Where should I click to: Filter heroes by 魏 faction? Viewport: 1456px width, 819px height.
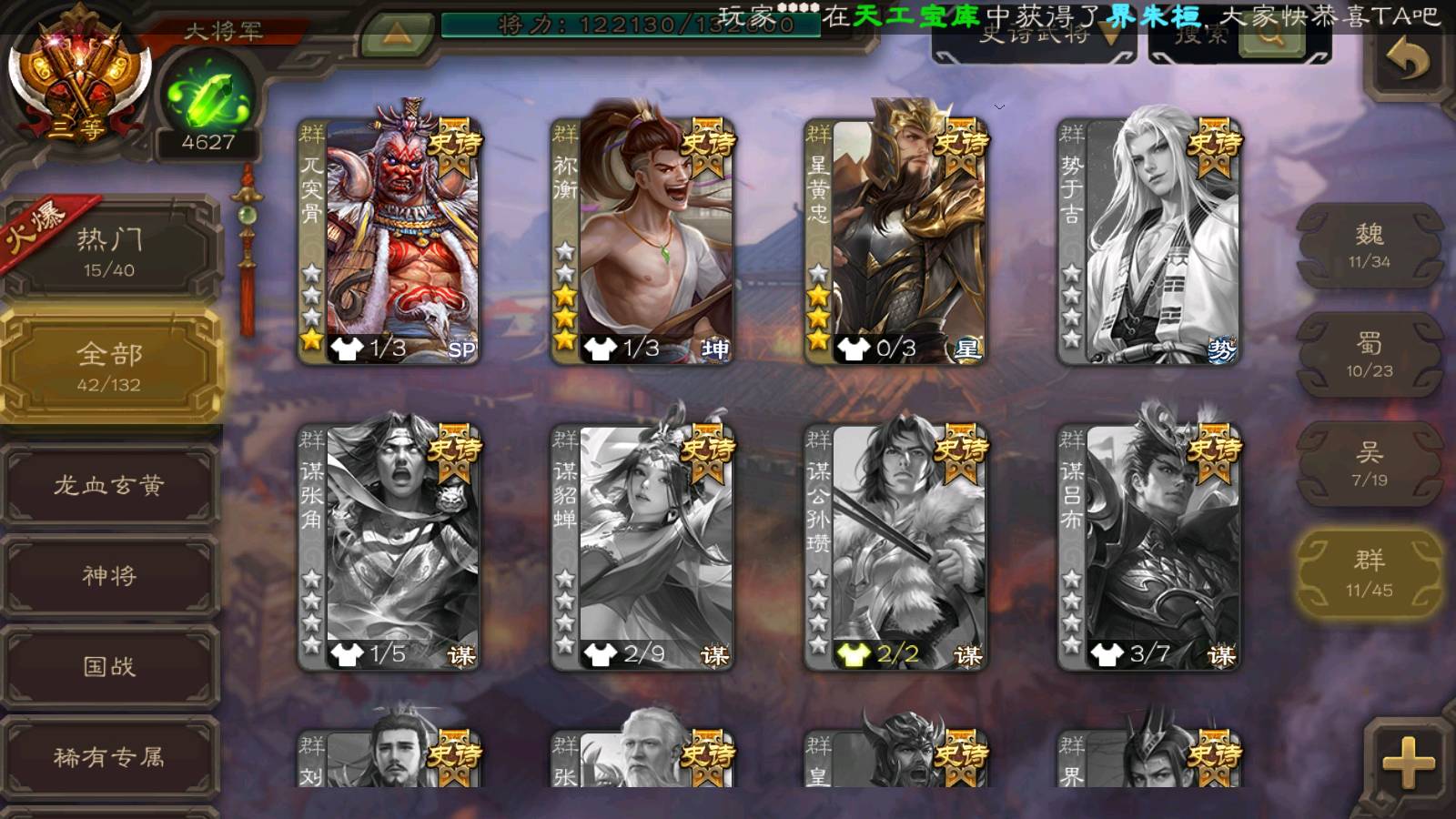[x=1369, y=246]
